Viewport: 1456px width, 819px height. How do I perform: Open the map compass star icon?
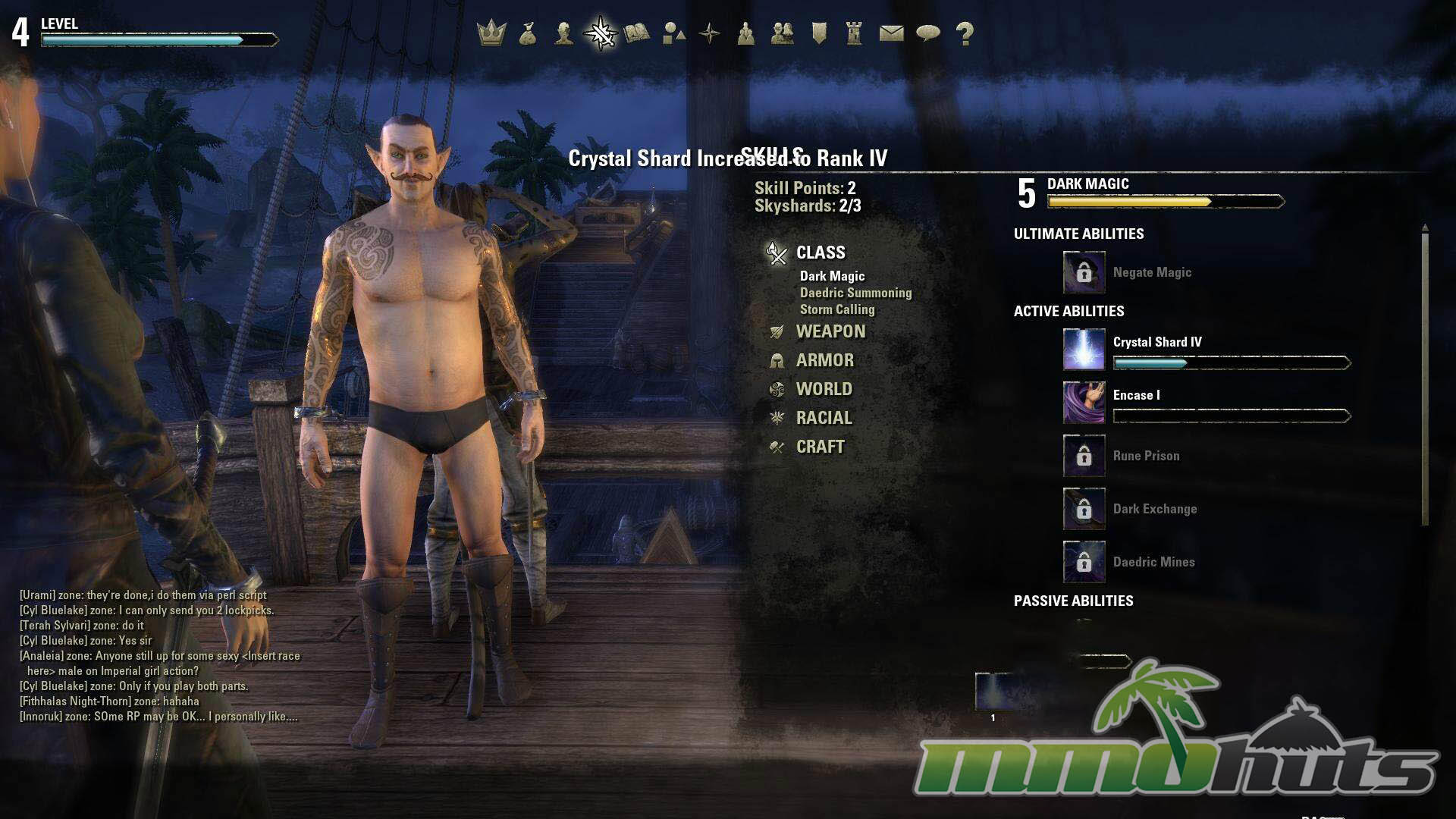tap(710, 33)
